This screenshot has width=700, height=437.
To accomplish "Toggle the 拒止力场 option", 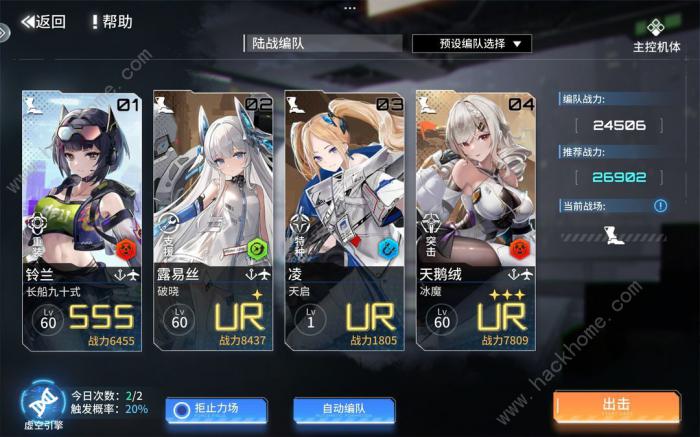I will point(216,408).
